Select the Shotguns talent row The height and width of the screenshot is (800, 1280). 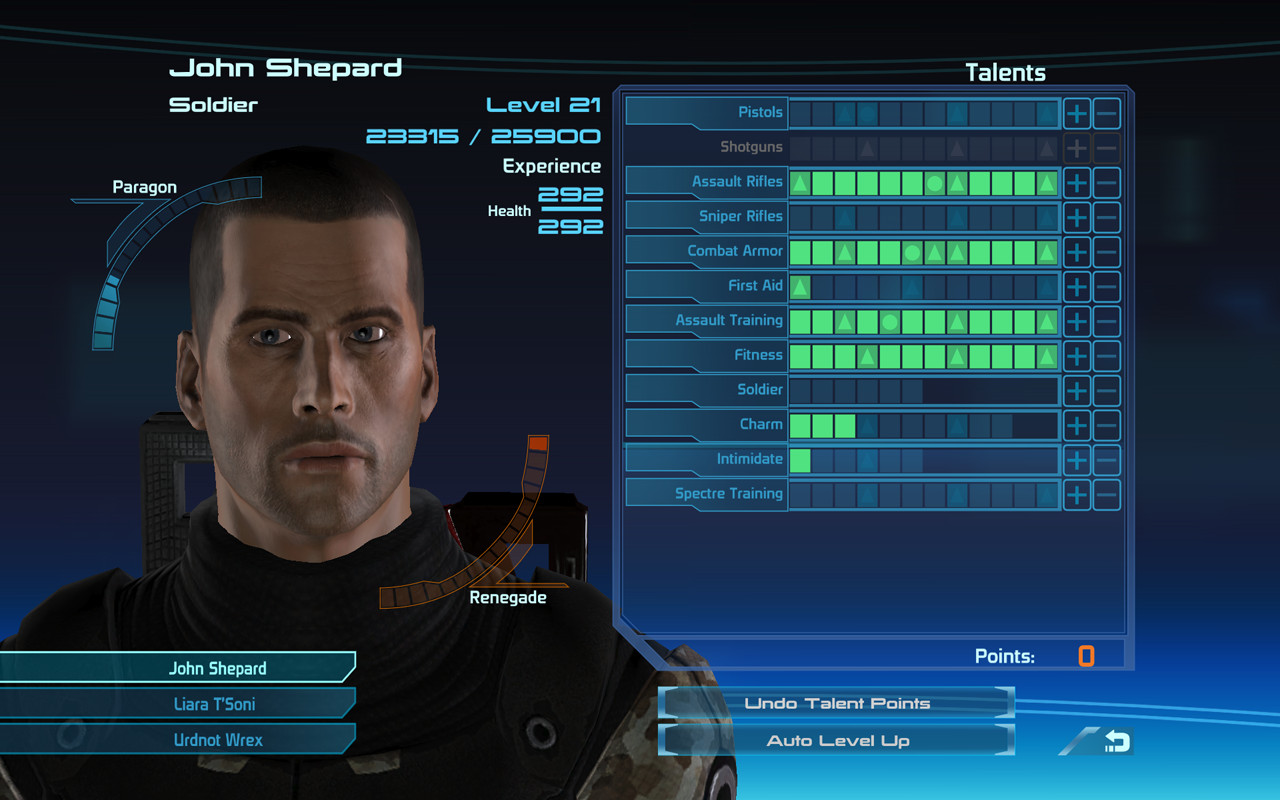[753, 147]
